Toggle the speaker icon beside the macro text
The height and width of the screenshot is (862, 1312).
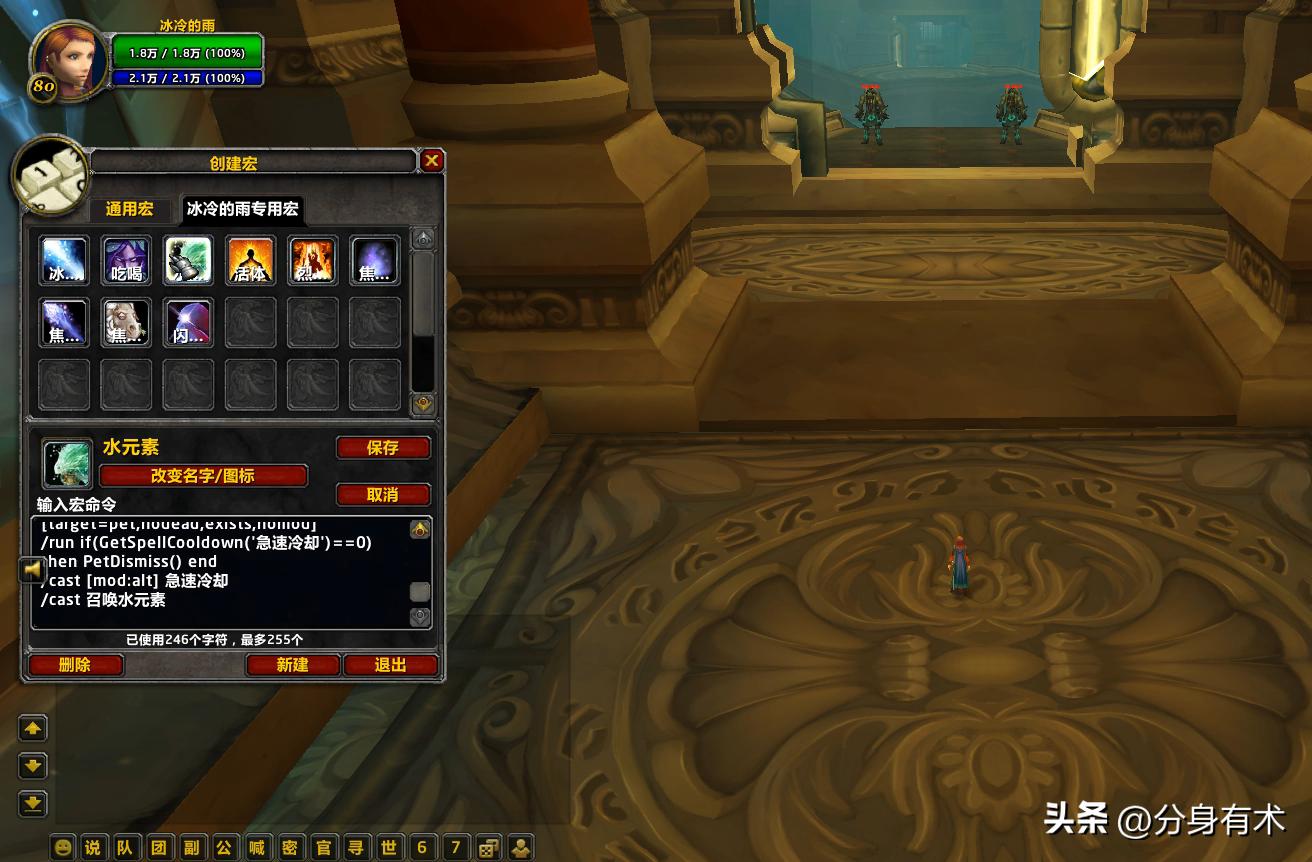tap(31, 570)
